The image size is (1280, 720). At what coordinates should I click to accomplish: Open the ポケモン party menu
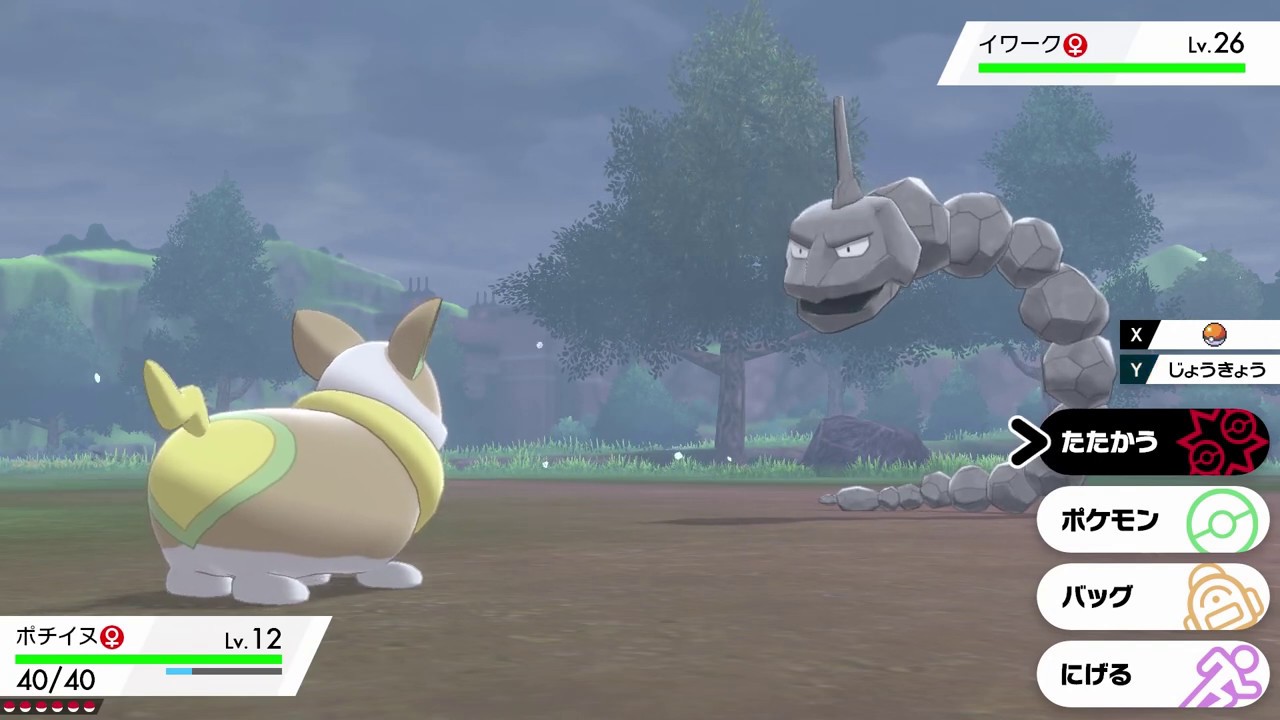(1110, 520)
